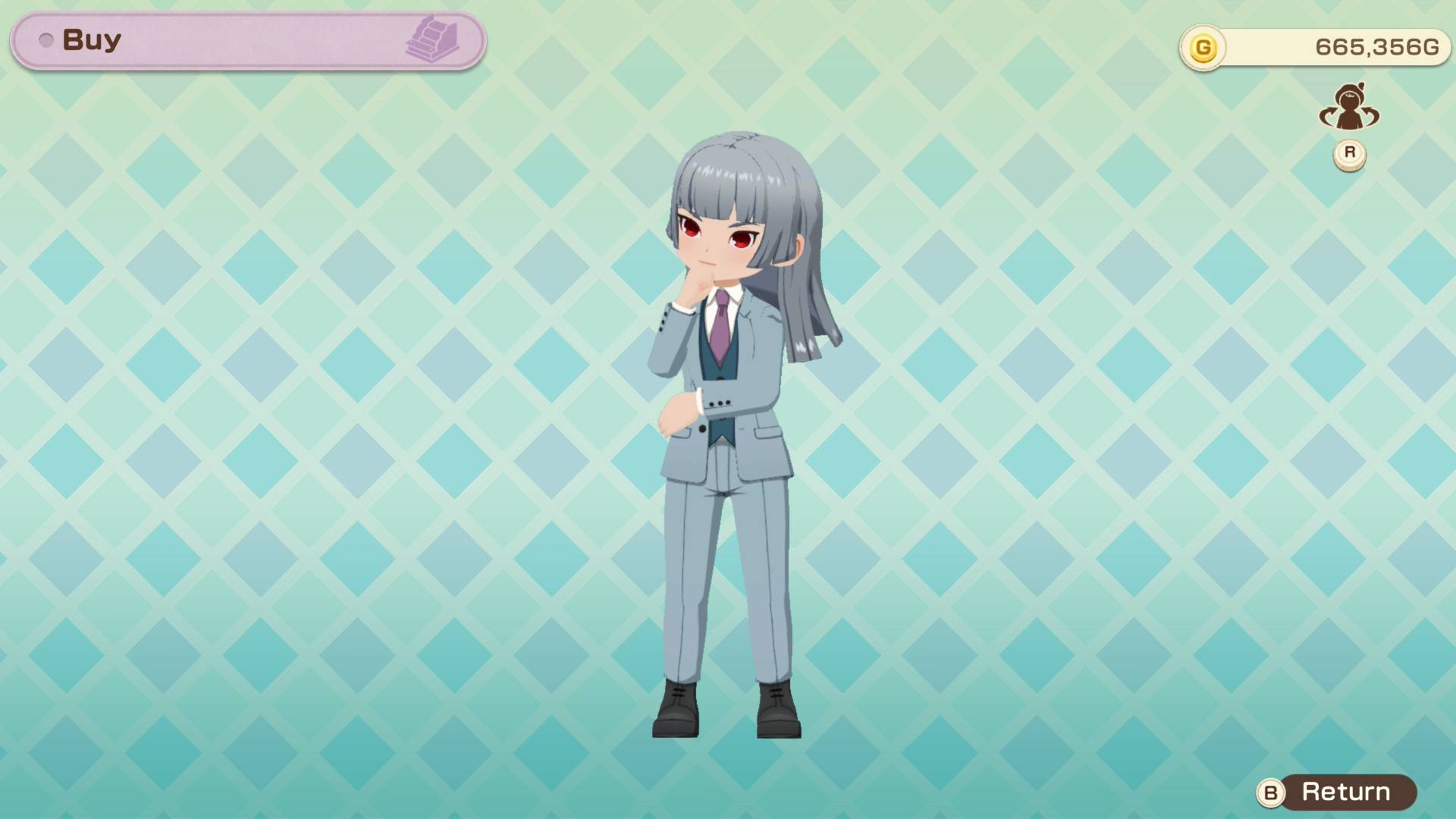The image size is (1456, 819).
Task: Click the Return button
Action: tap(1346, 792)
